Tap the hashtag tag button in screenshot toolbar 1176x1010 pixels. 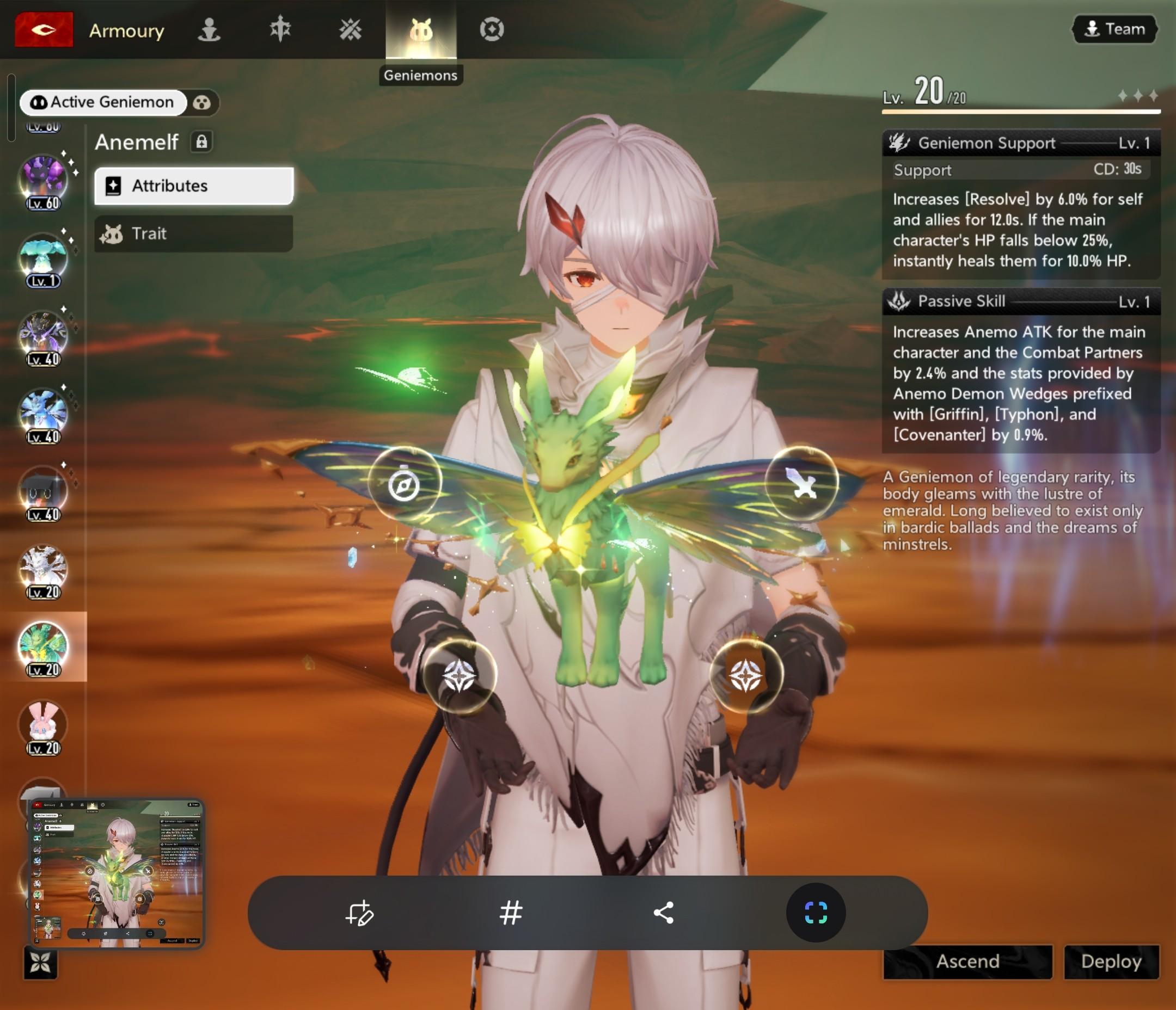click(511, 913)
